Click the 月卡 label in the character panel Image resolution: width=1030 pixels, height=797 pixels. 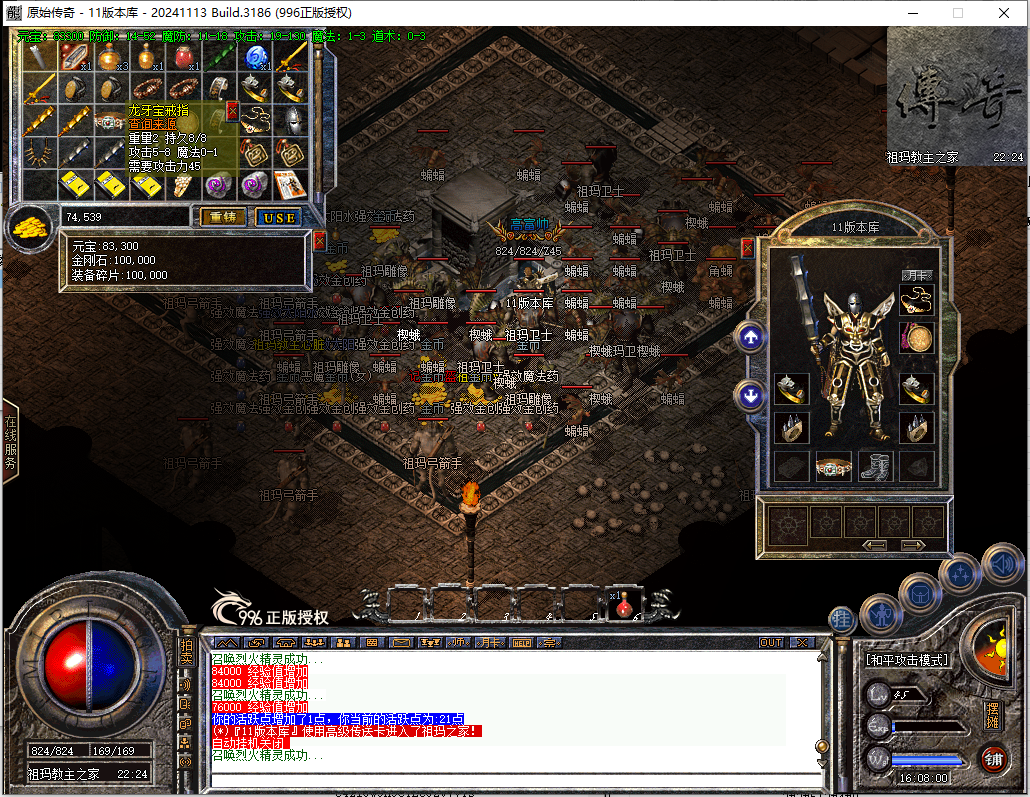pos(916,274)
